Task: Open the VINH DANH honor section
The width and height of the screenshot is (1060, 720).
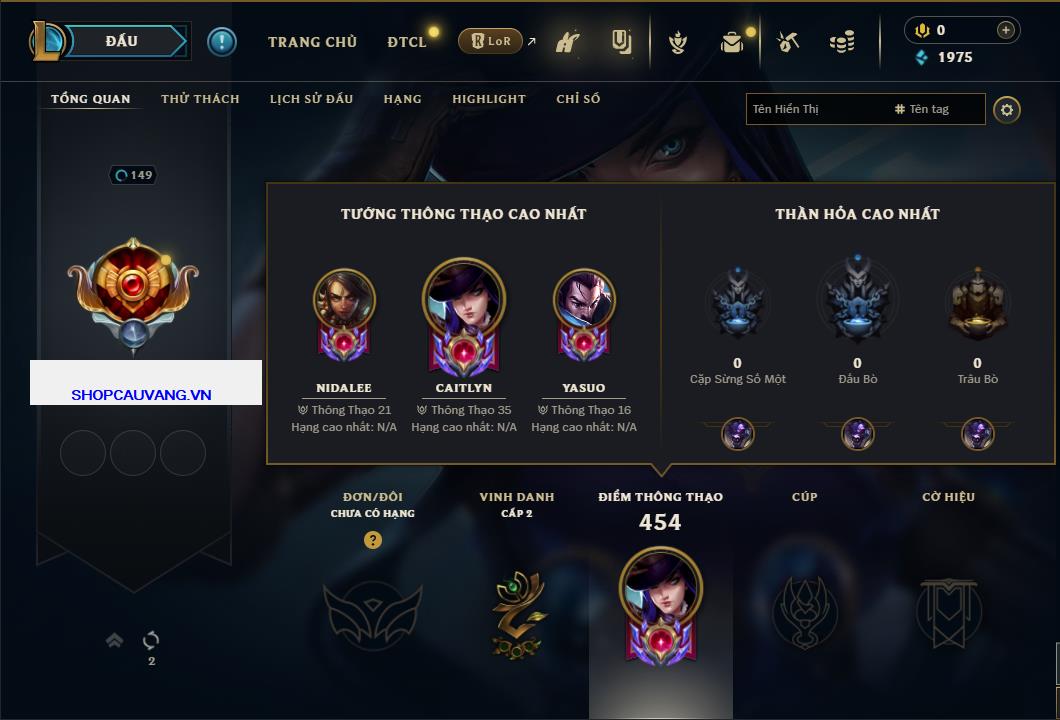Action: point(517,612)
